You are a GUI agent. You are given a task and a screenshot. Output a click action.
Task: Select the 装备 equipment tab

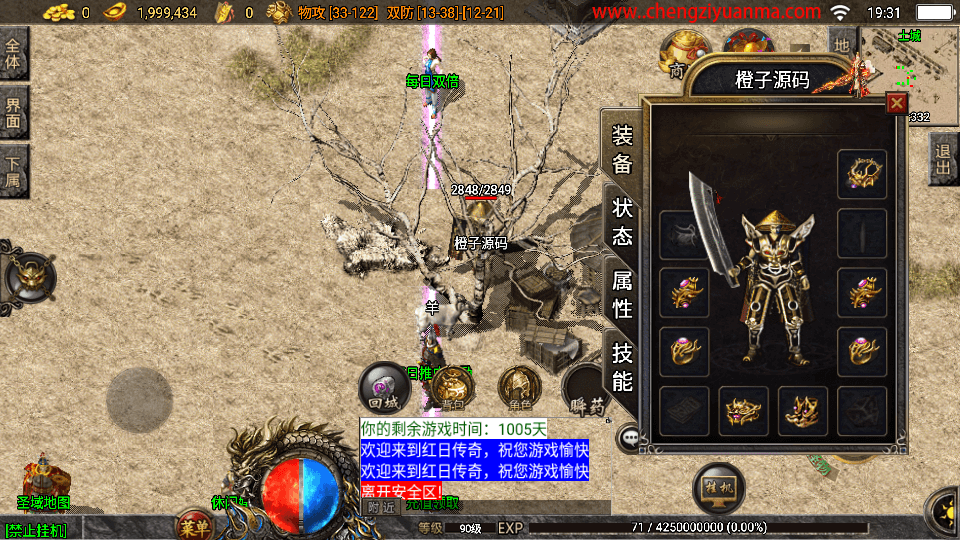click(622, 150)
